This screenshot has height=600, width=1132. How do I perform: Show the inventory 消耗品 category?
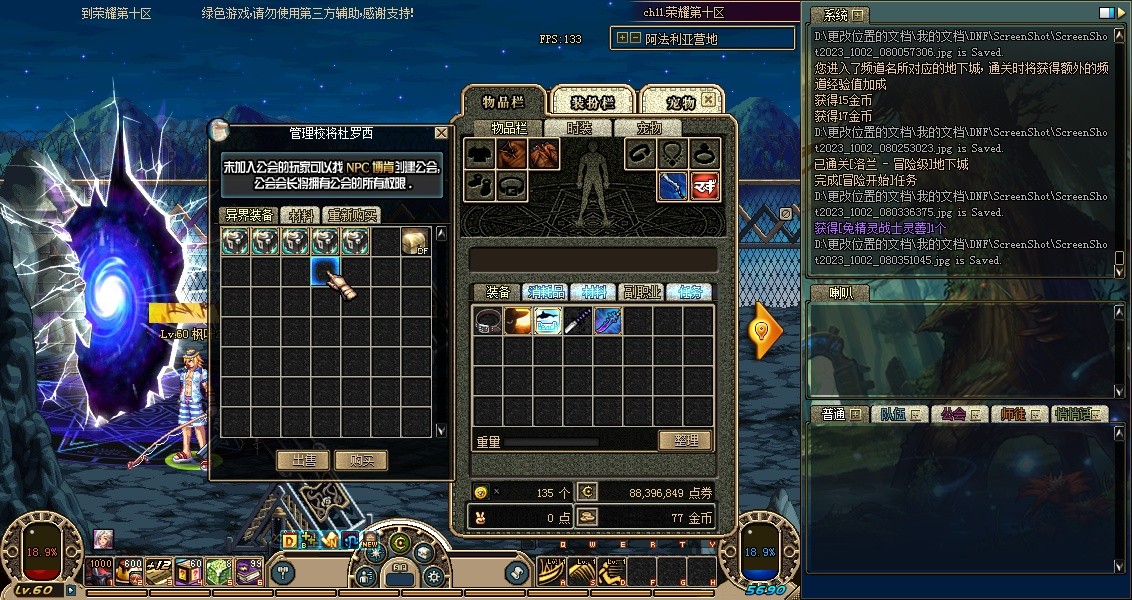point(545,292)
